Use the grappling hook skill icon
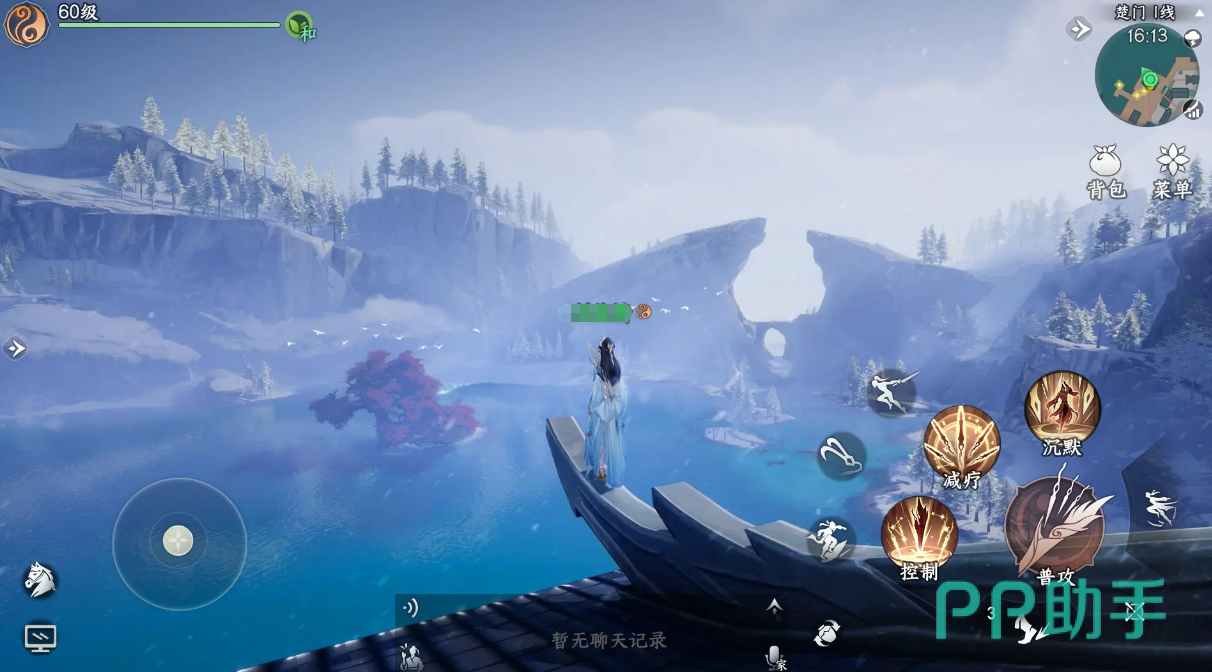 tap(841, 455)
